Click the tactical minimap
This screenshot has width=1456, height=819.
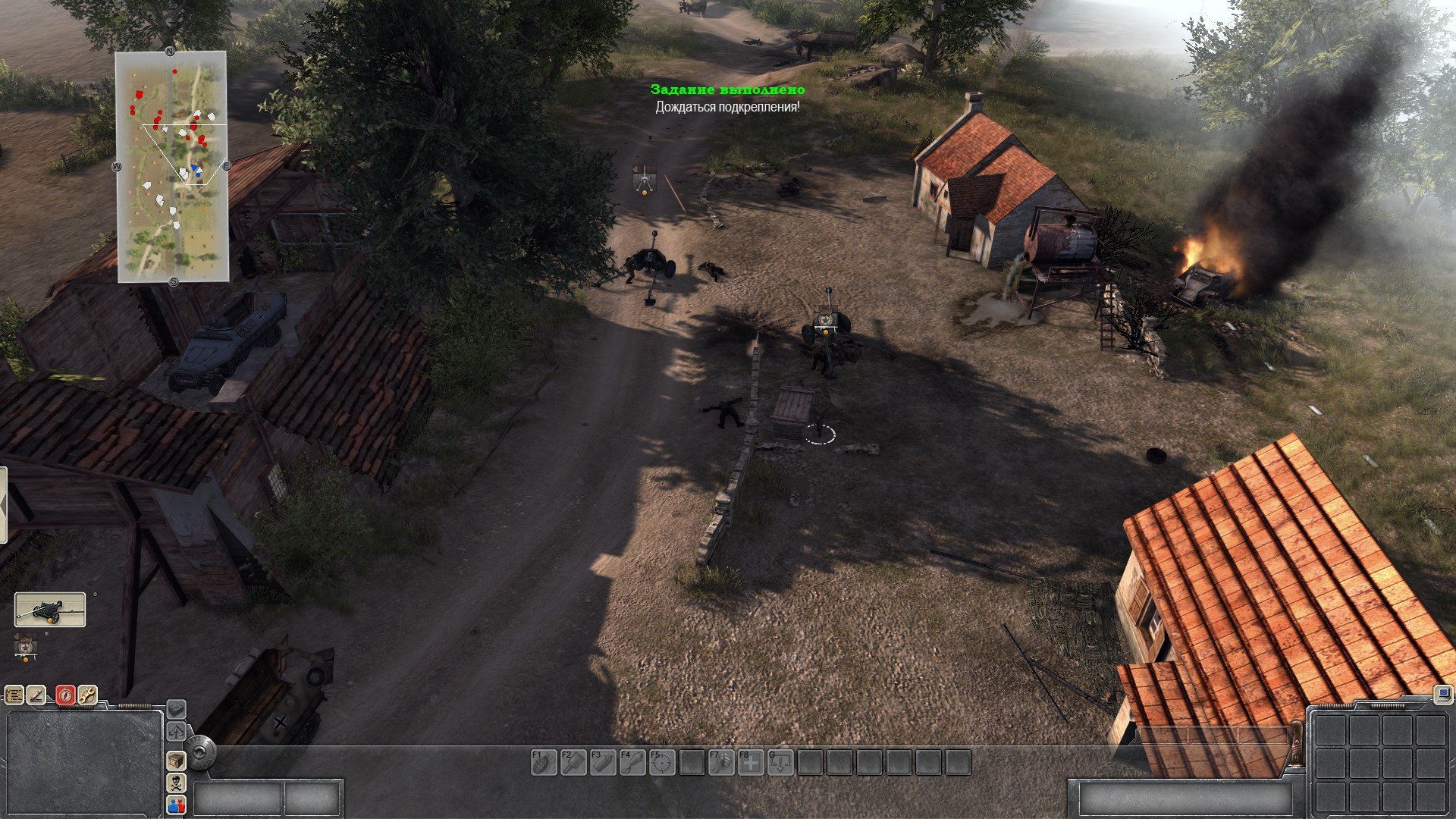pos(171,167)
